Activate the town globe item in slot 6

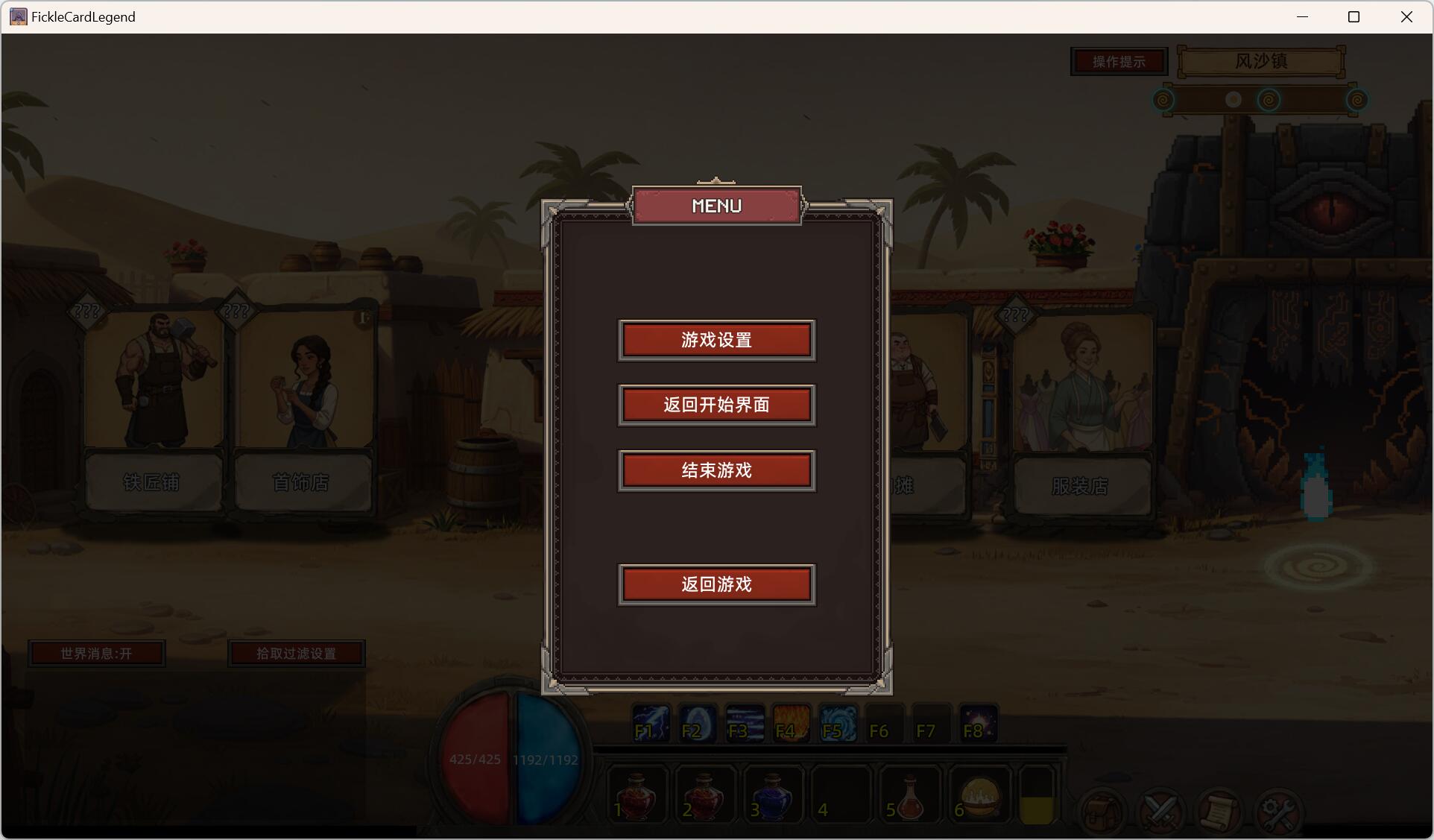[x=978, y=794]
